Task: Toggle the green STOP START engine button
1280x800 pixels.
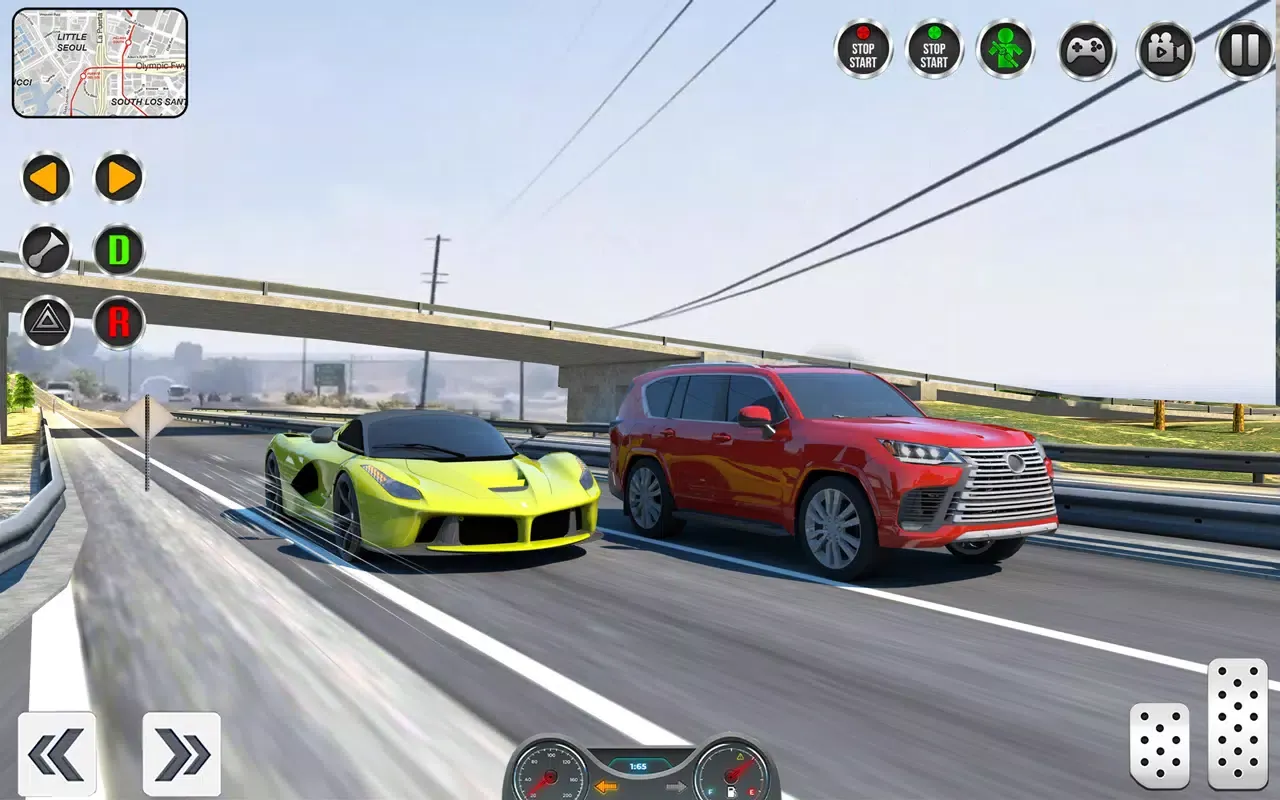Action: [x=934, y=50]
